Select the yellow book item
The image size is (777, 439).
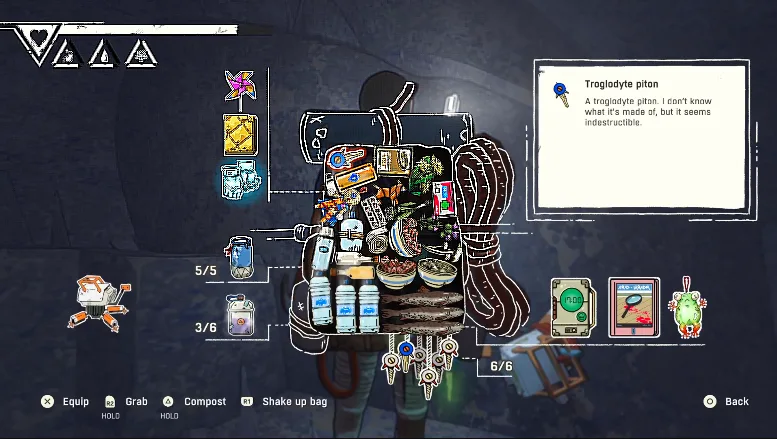pyautogui.click(x=240, y=134)
